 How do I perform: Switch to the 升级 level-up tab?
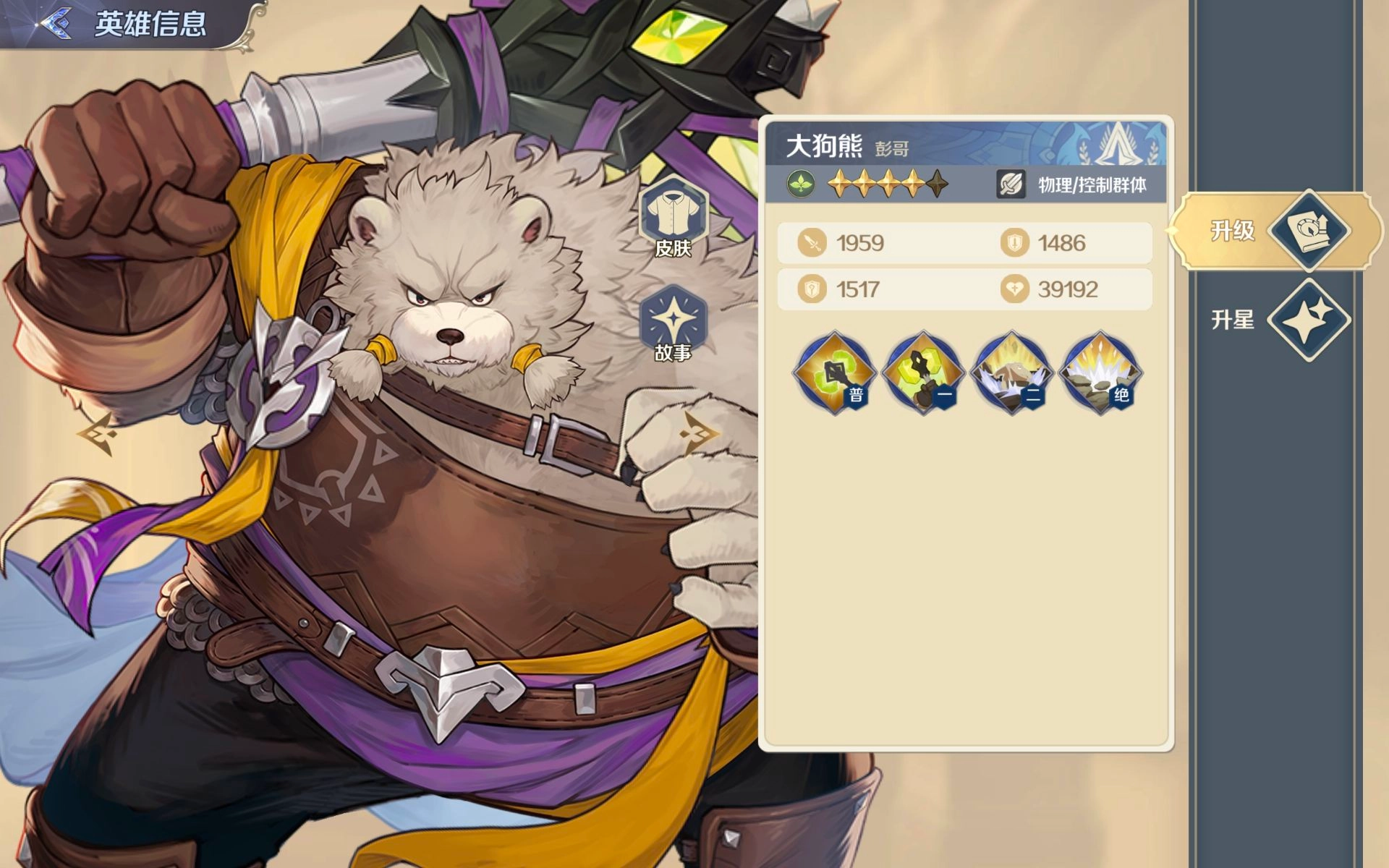pyautogui.click(x=1277, y=231)
